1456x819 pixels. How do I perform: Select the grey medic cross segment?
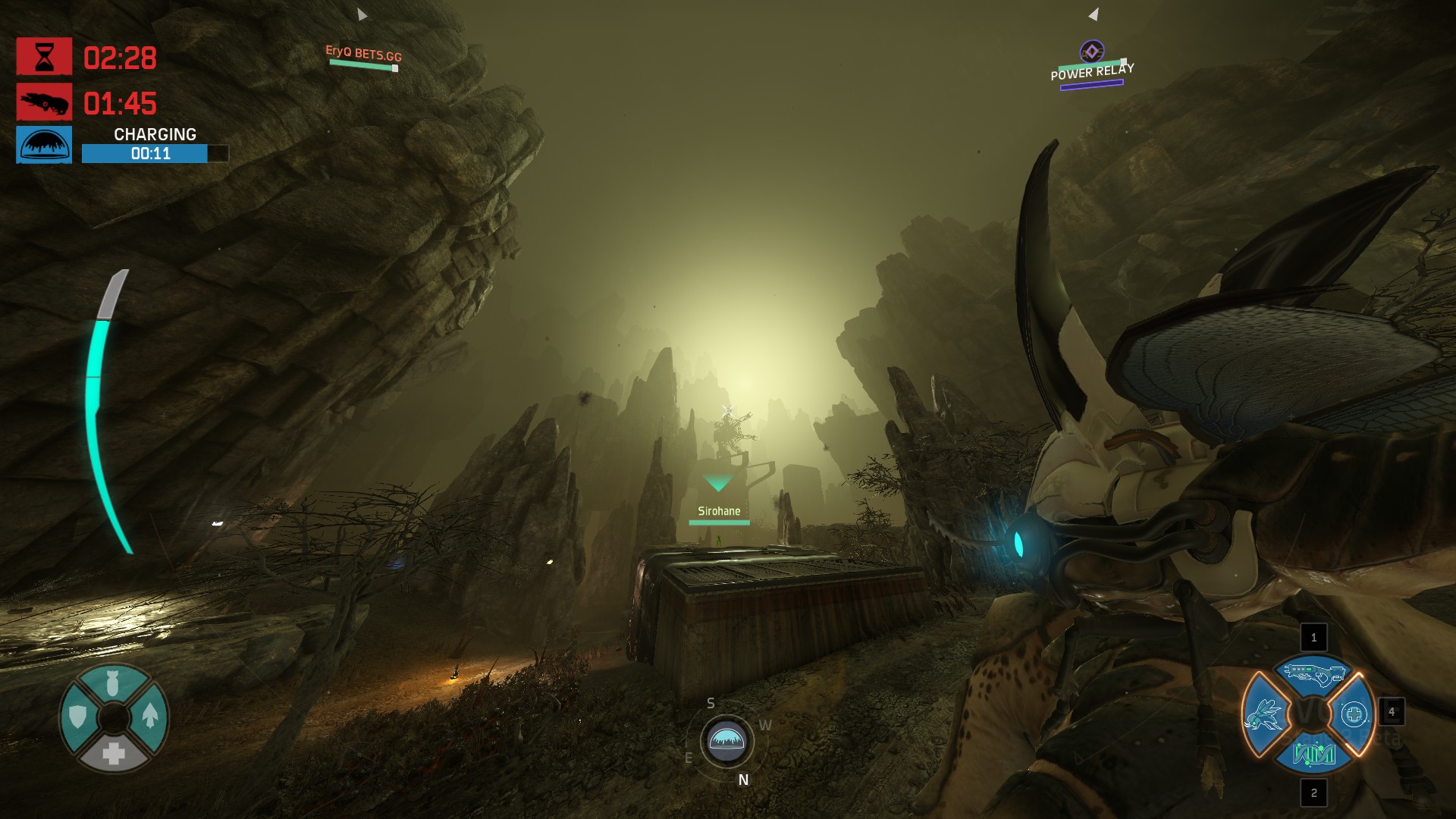[x=114, y=753]
